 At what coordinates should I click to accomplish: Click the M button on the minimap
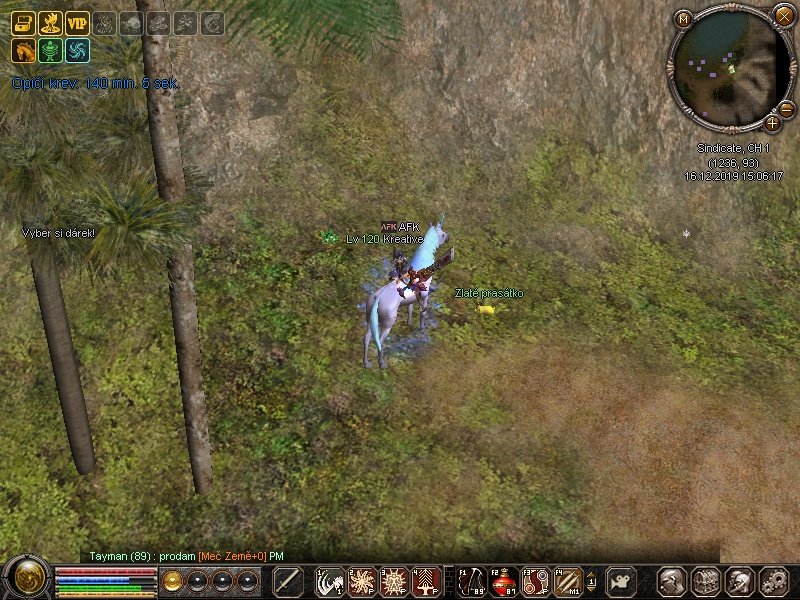[683, 19]
